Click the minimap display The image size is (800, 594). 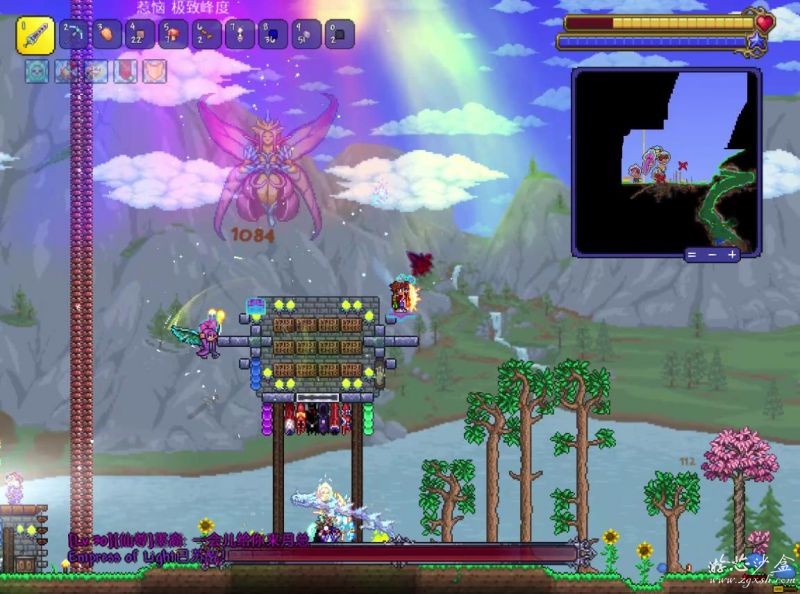pyautogui.click(x=665, y=158)
